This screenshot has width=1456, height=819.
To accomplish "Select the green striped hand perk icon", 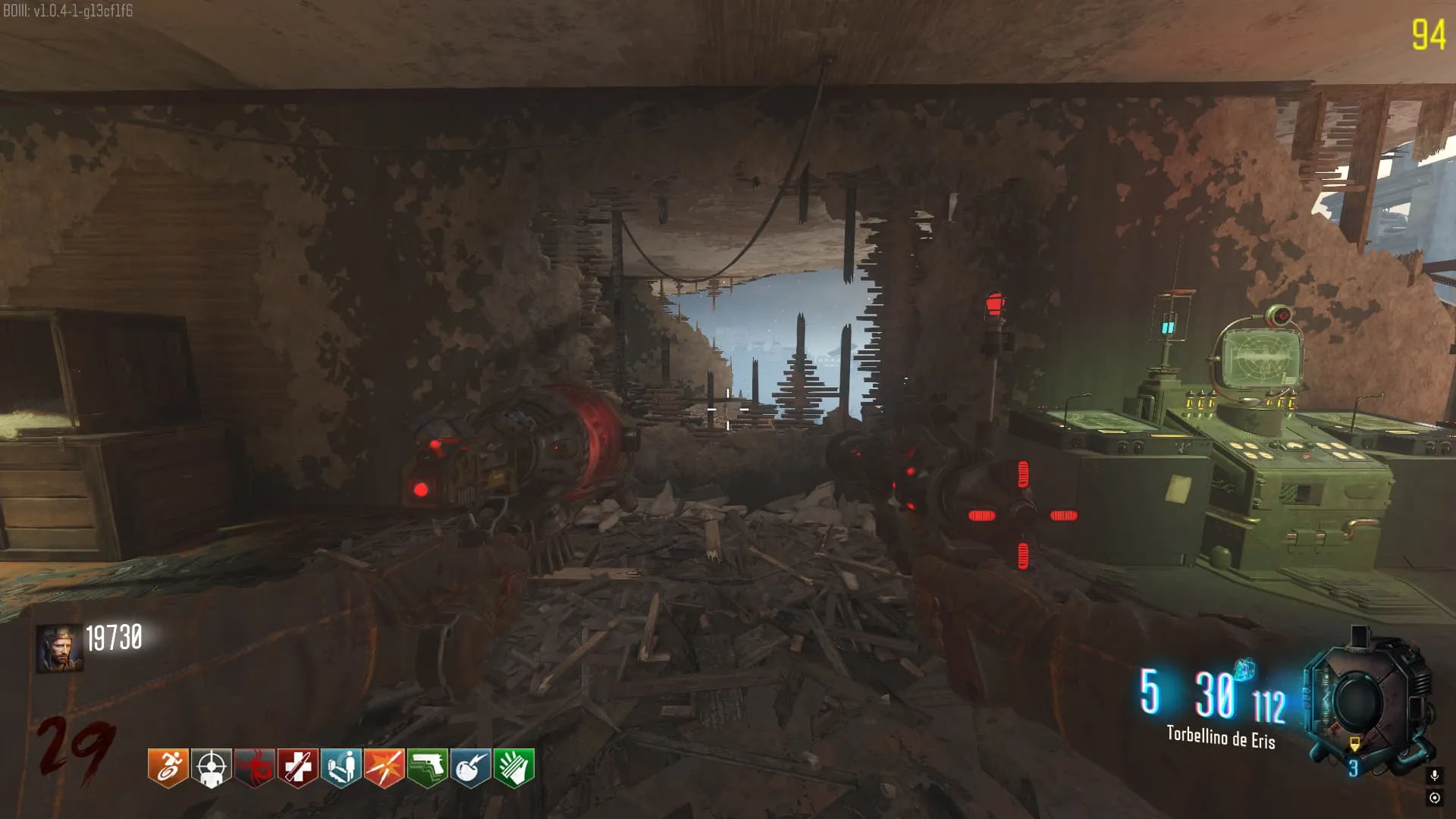I will (513, 768).
